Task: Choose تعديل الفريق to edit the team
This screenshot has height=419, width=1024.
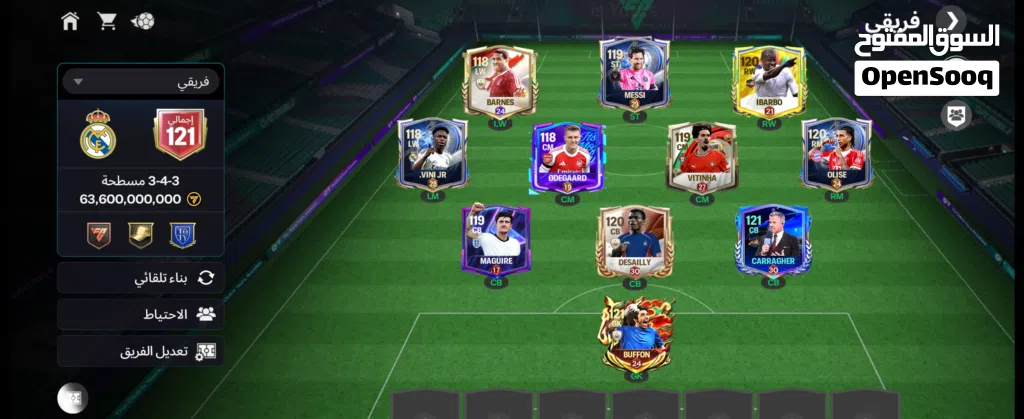Action: pos(140,351)
